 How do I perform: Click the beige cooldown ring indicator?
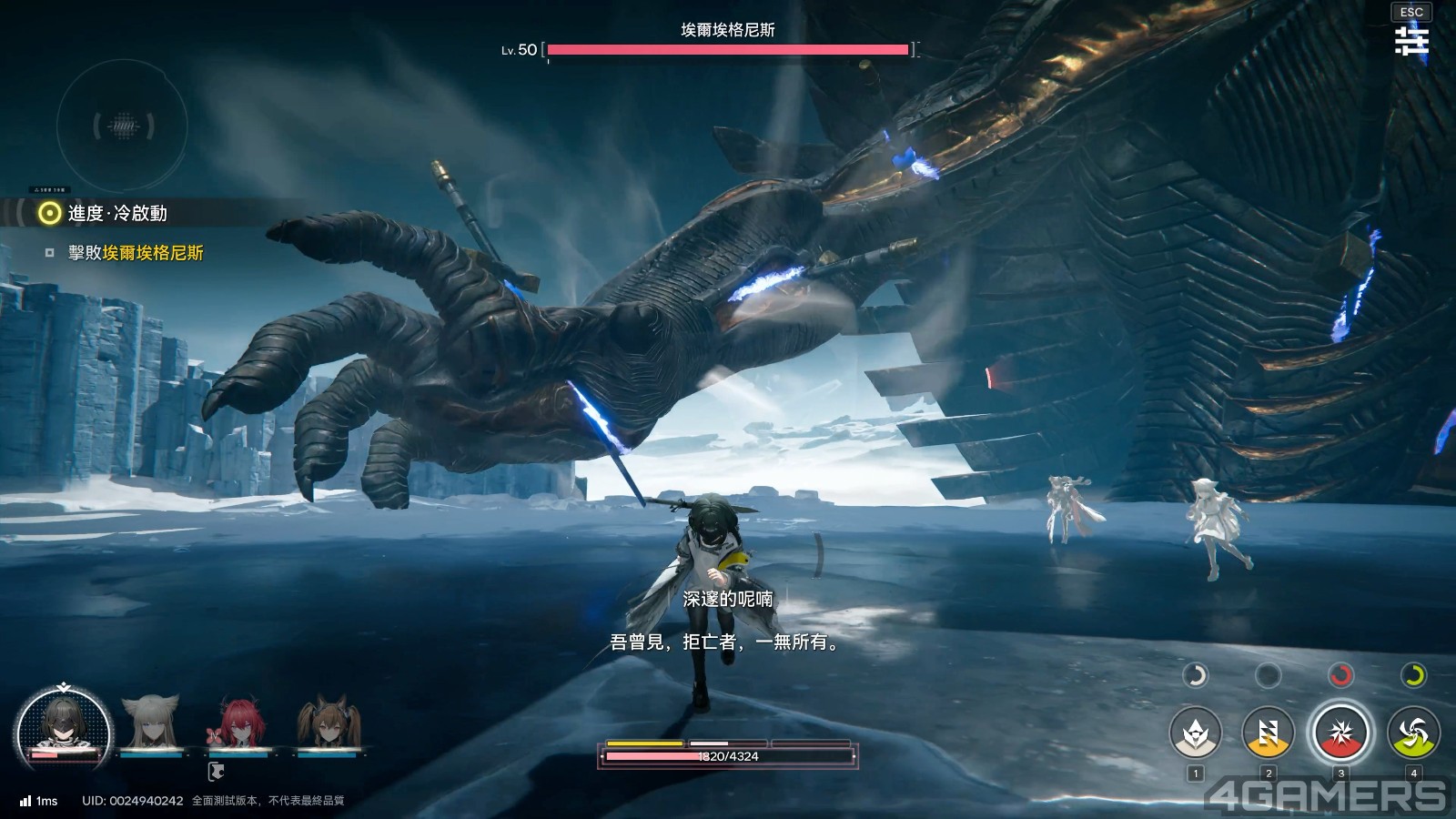coord(1195,675)
